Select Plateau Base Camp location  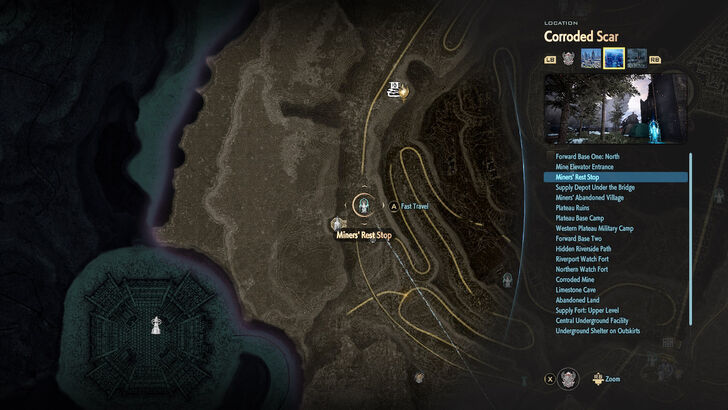pyautogui.click(x=578, y=218)
